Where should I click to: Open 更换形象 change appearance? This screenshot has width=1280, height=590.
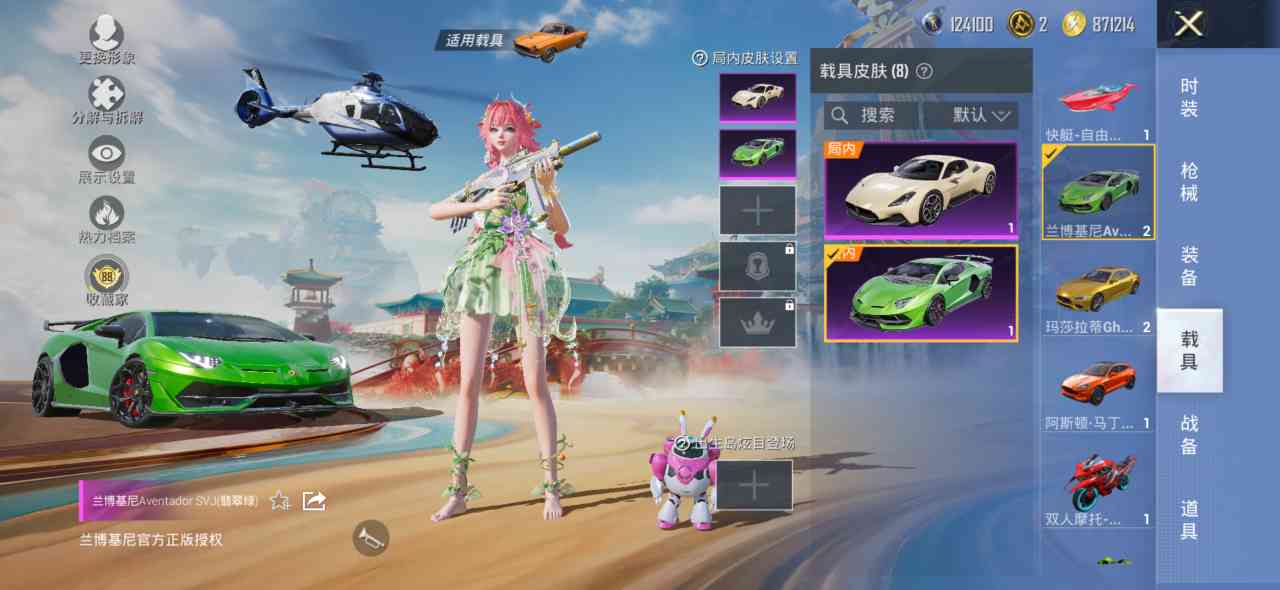click(107, 40)
